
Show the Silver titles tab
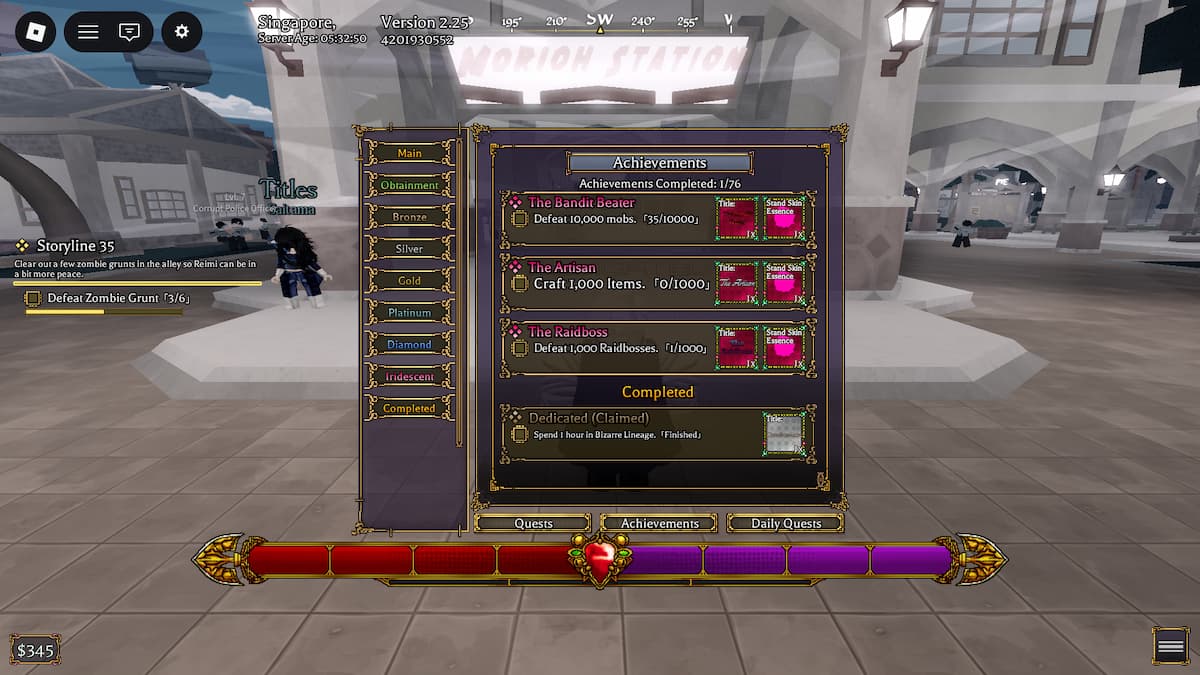pos(409,249)
